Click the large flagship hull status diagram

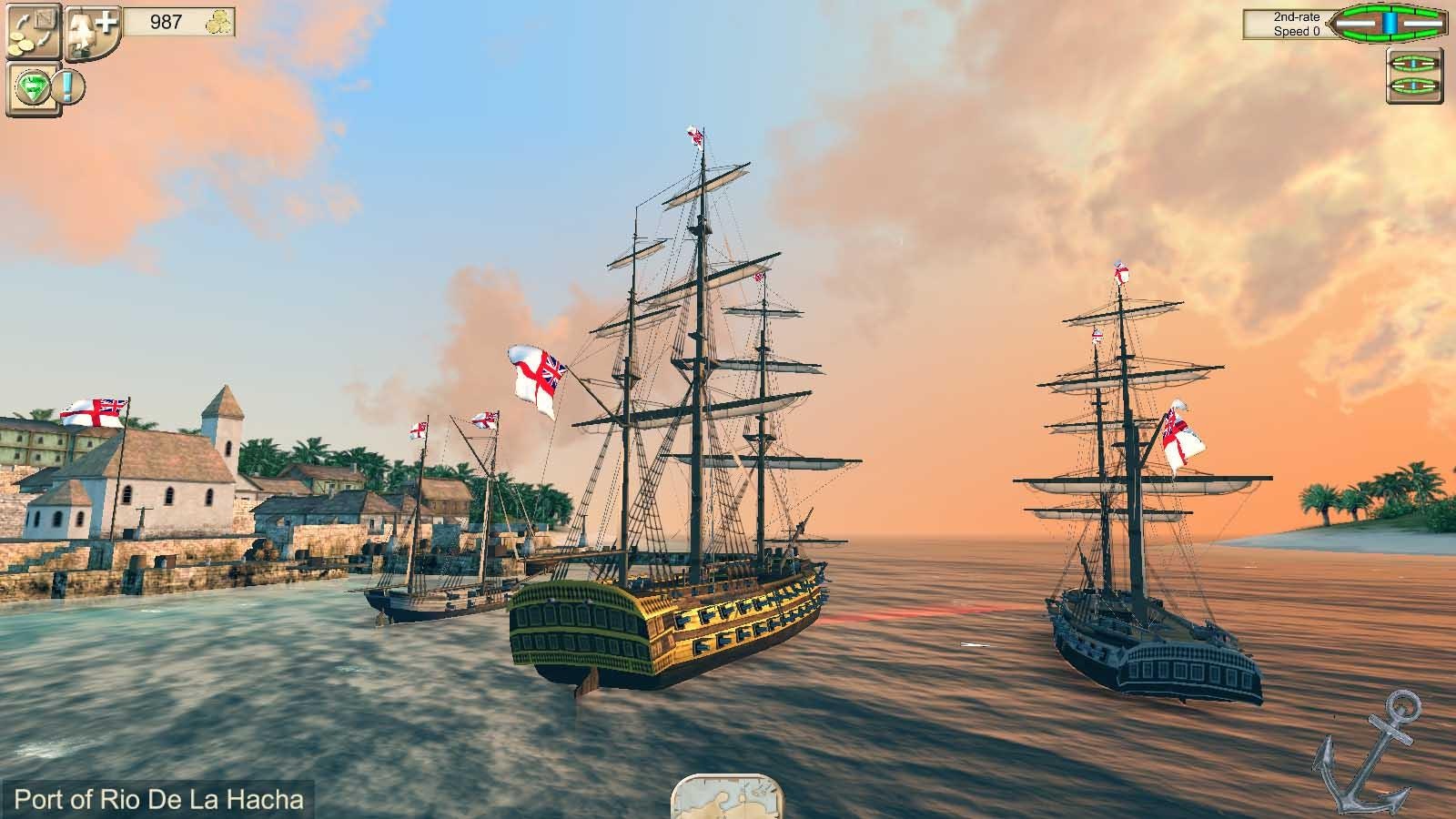tap(1390, 23)
